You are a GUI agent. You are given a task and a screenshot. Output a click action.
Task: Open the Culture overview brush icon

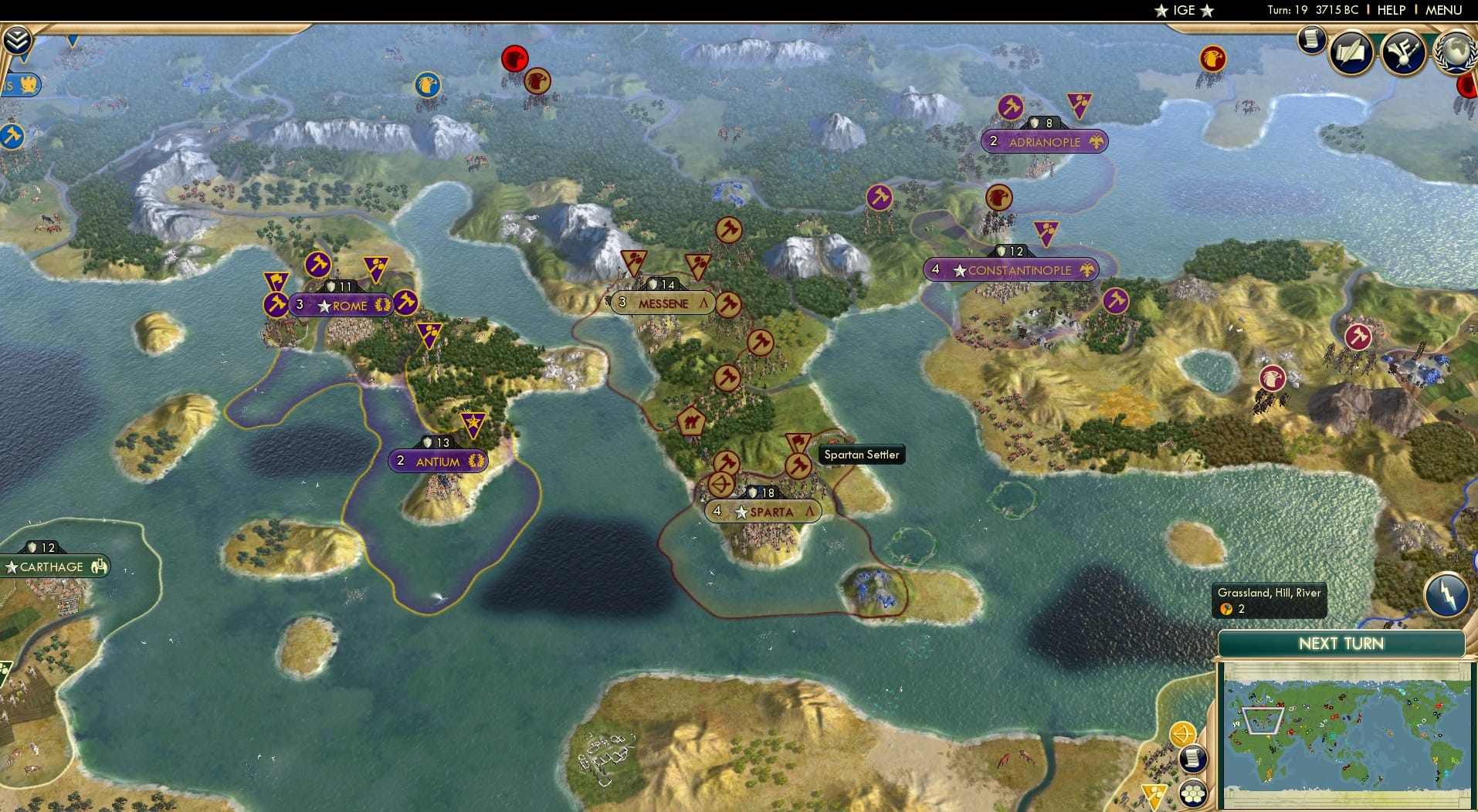click(x=1404, y=52)
